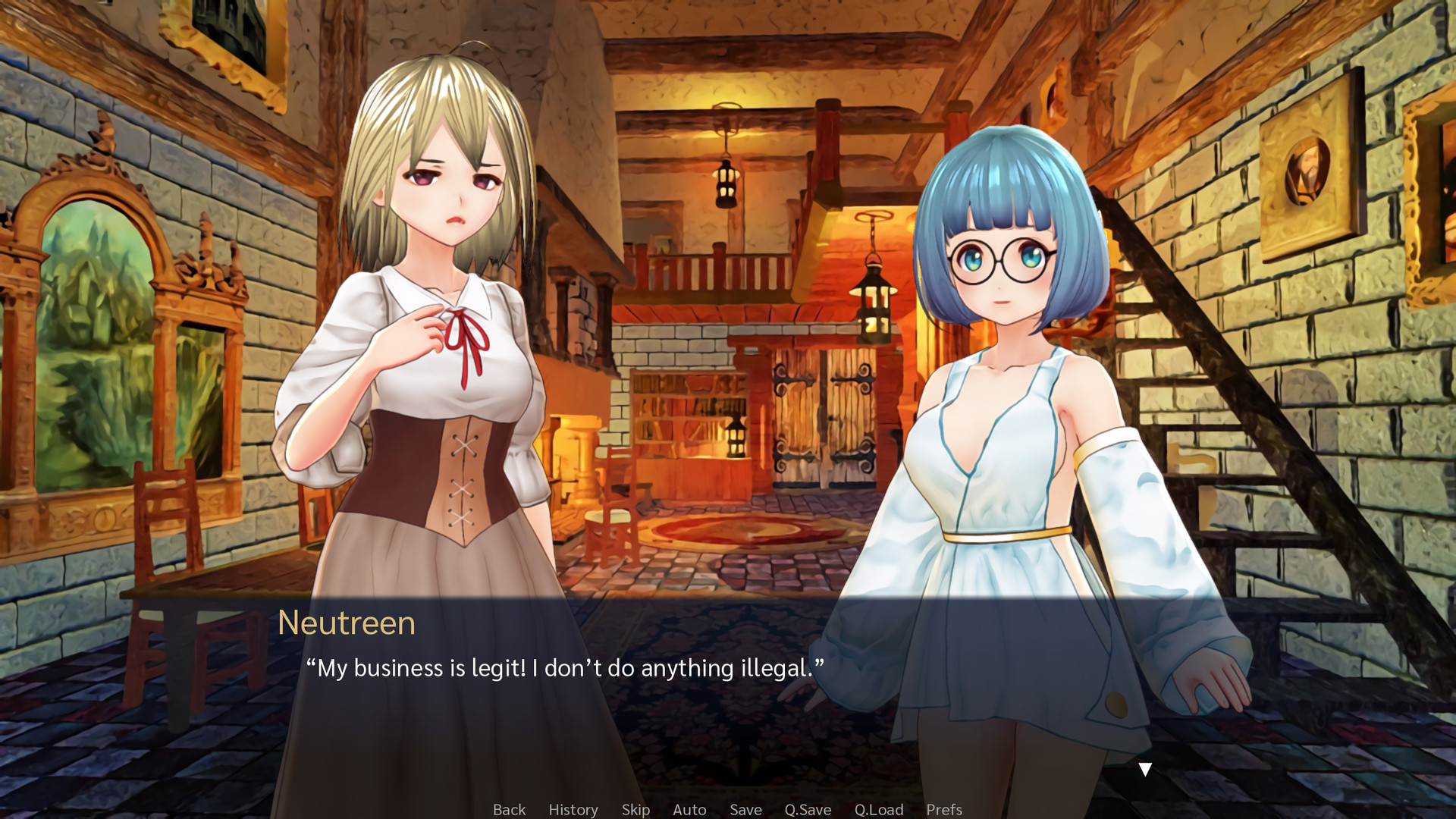Open the Save screen
The height and width of the screenshot is (819, 1456).
(745, 809)
